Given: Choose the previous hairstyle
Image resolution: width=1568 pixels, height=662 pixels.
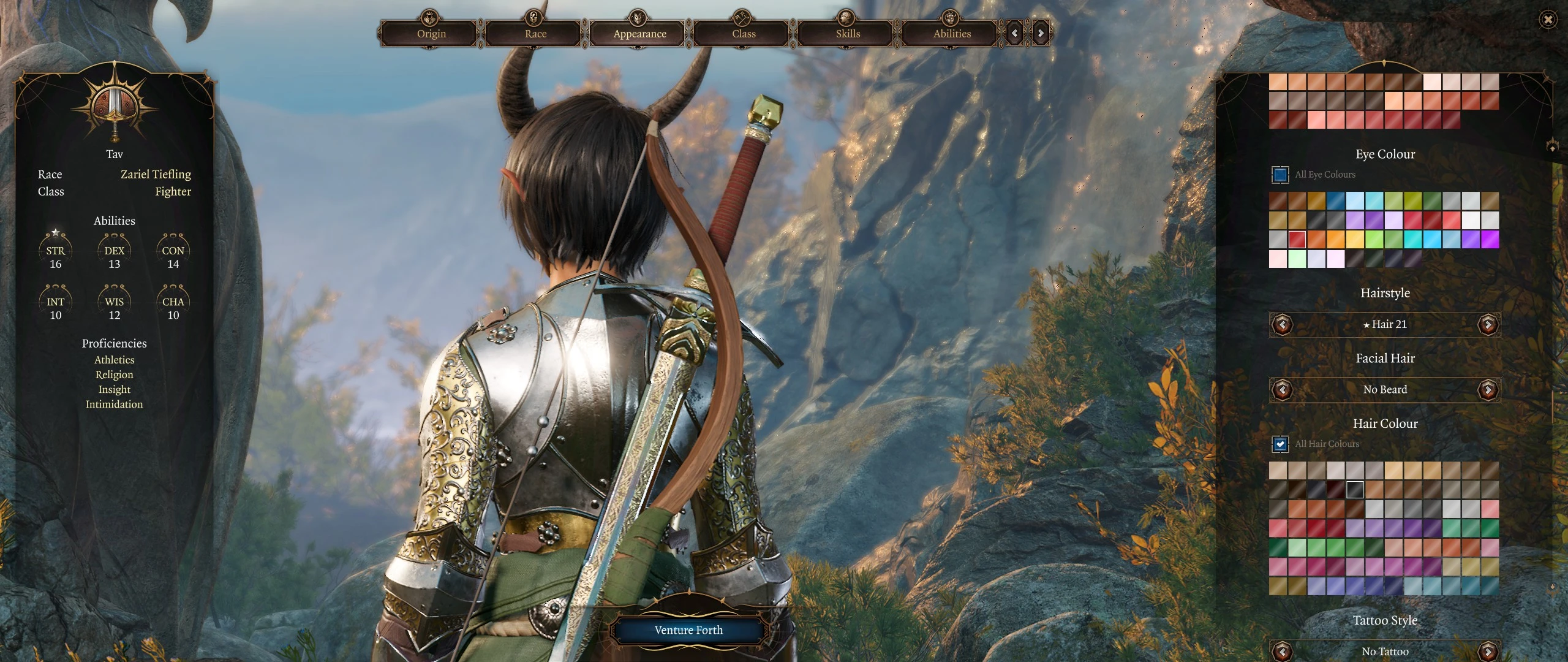Looking at the screenshot, I should tap(1282, 324).
